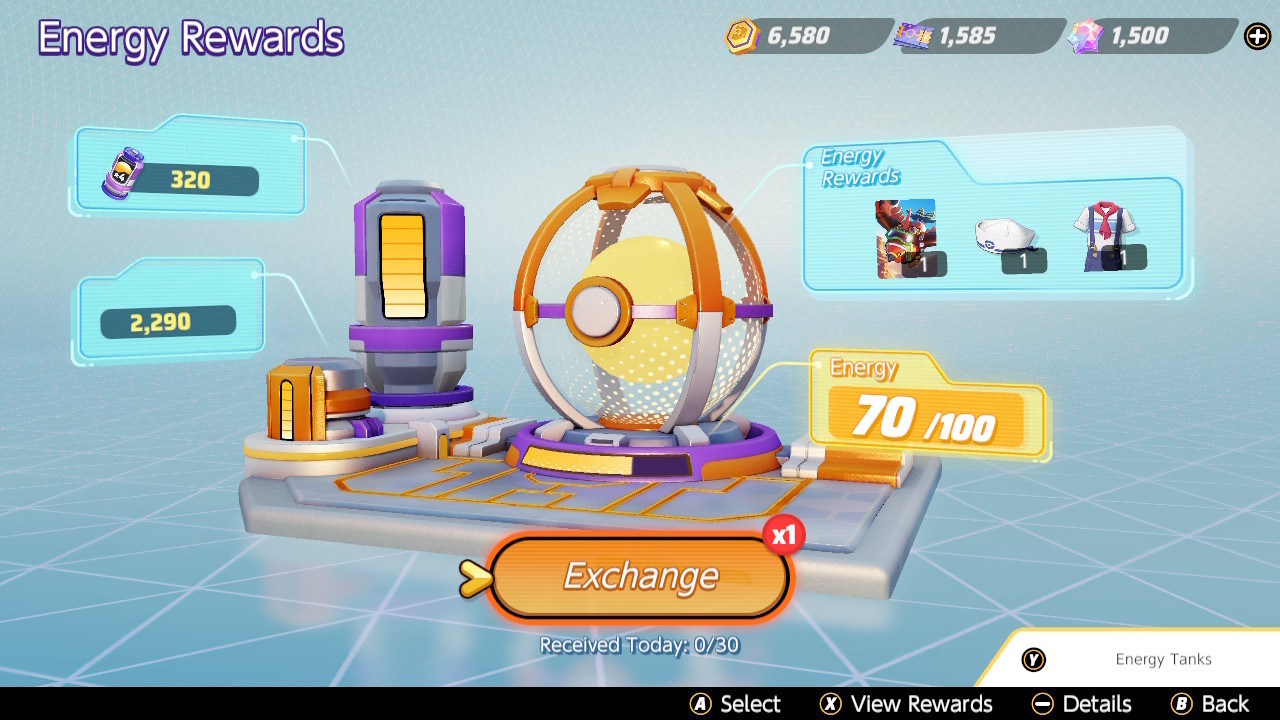Select the Pokémon holowear reward thumbnail
The image size is (1280, 720).
pyautogui.click(x=906, y=238)
